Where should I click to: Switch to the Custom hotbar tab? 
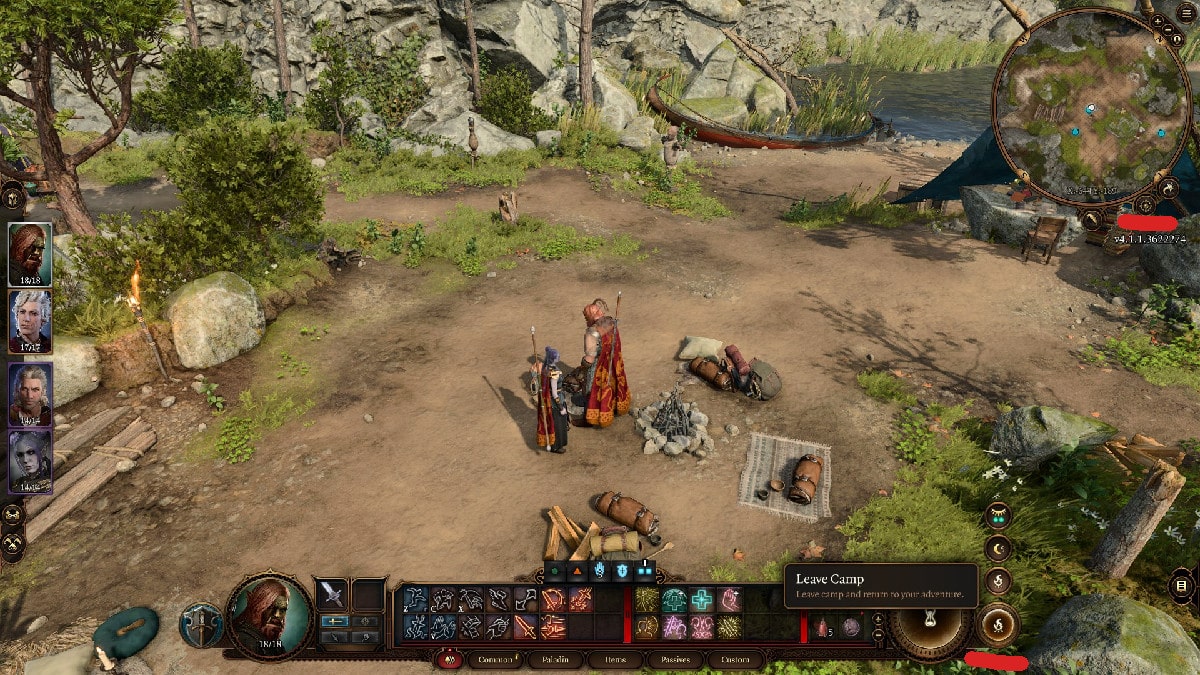[x=735, y=660]
